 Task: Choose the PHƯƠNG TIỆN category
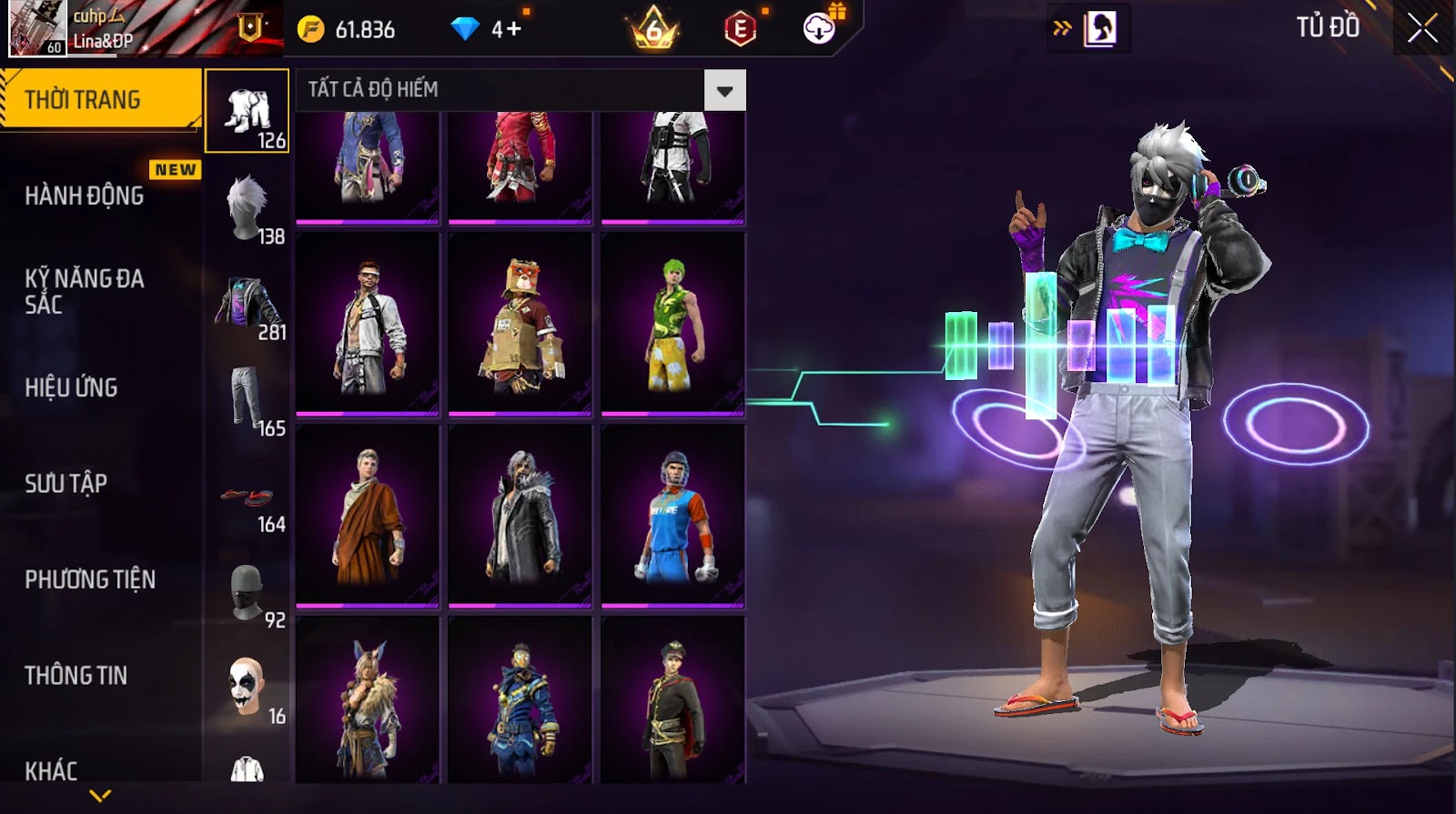click(89, 579)
